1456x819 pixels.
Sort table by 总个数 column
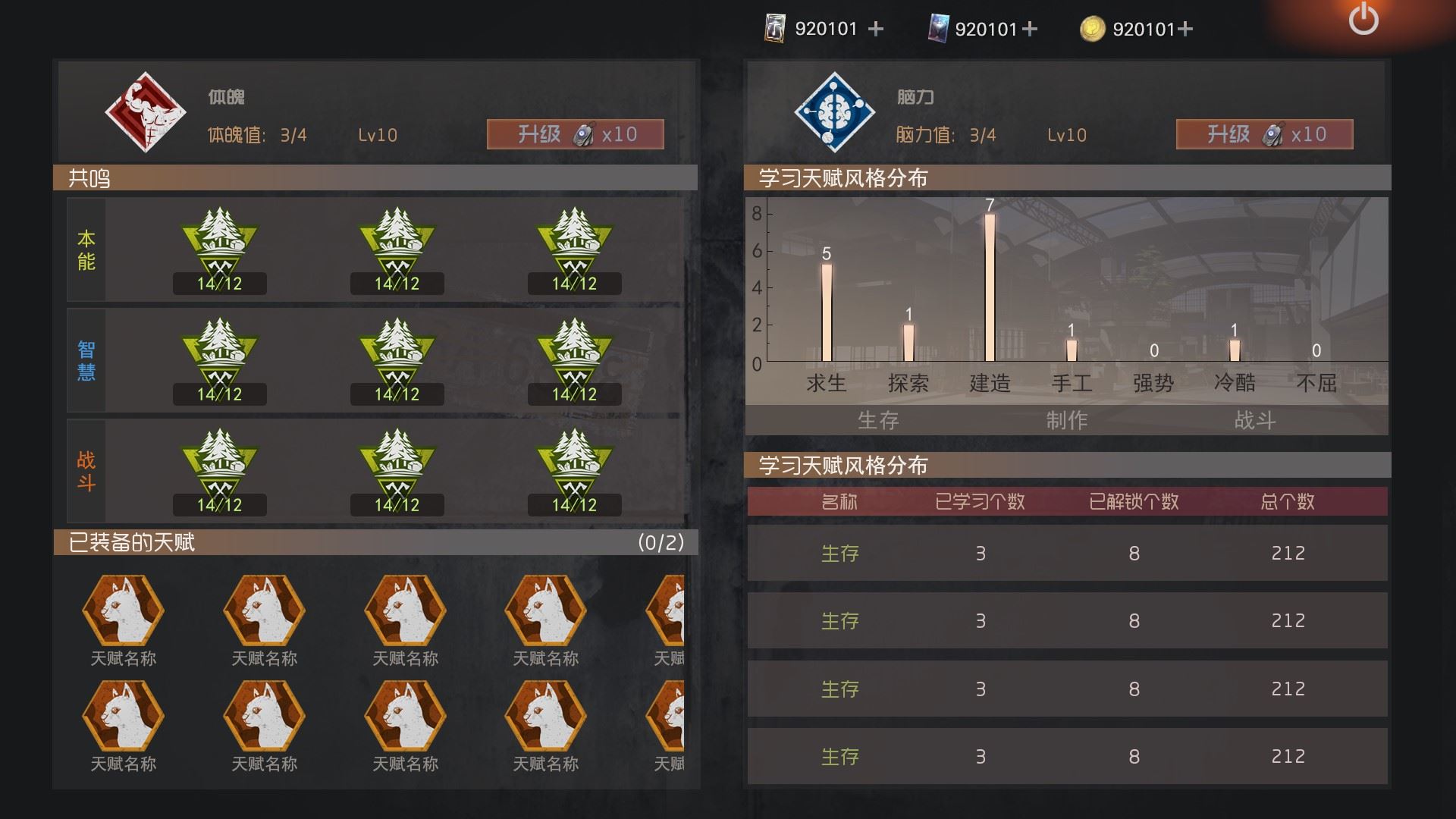tap(1287, 501)
